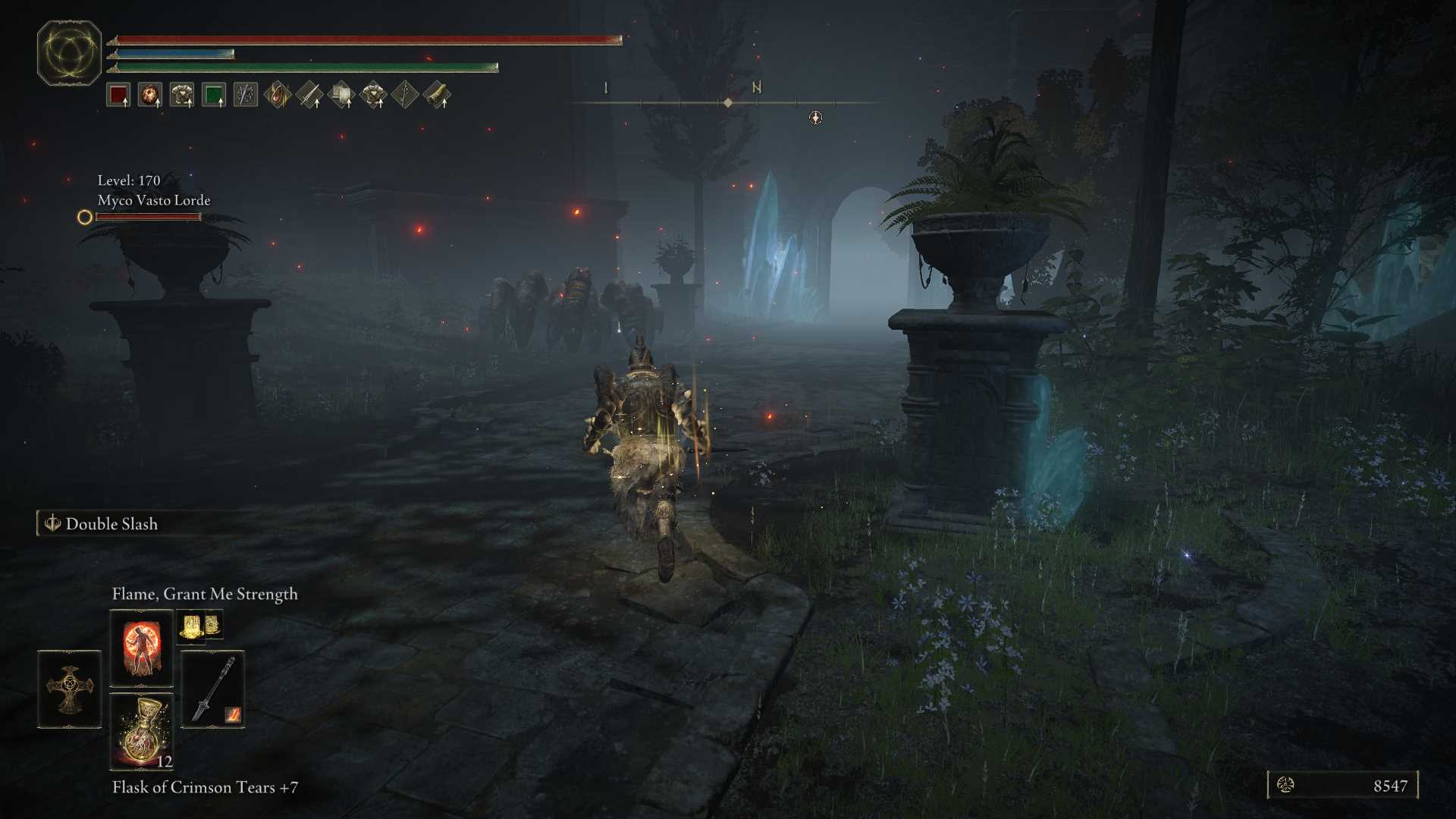
Task: Click the rune count box
Action: point(1342,786)
